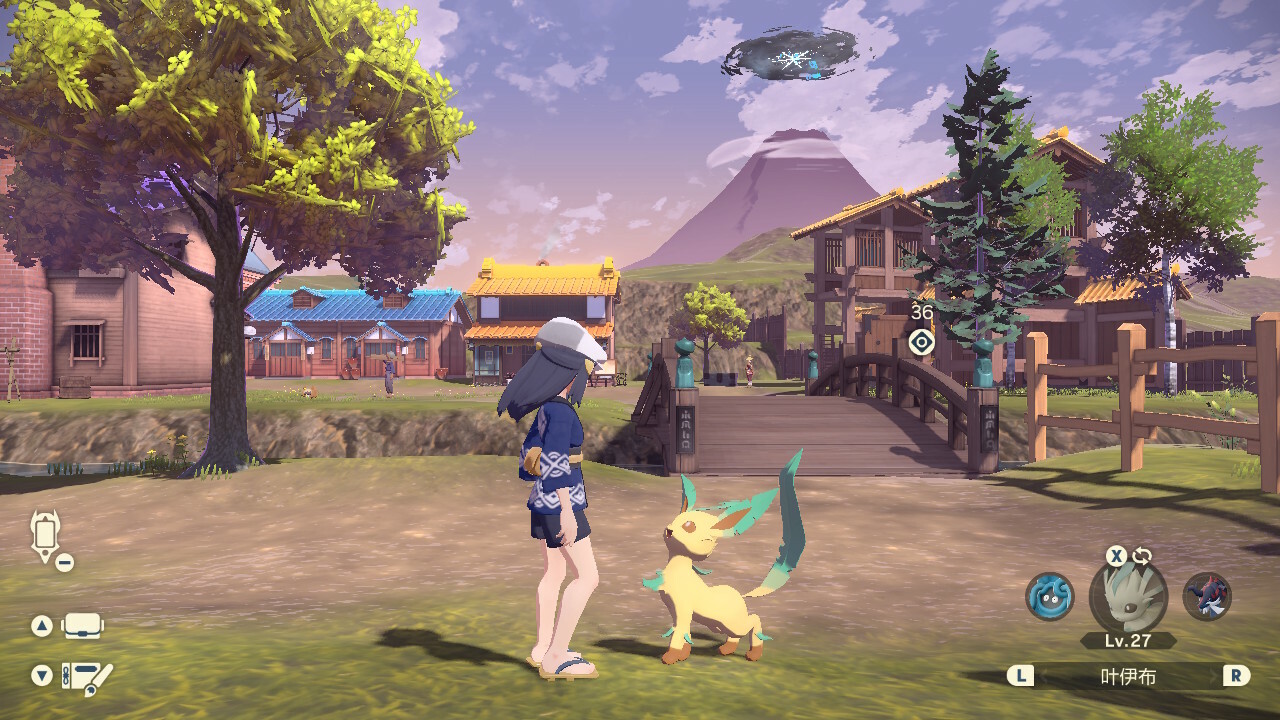This screenshot has width=1280, height=720.
Task: Click the 叶伊布 name bar
Action: (x=1128, y=677)
